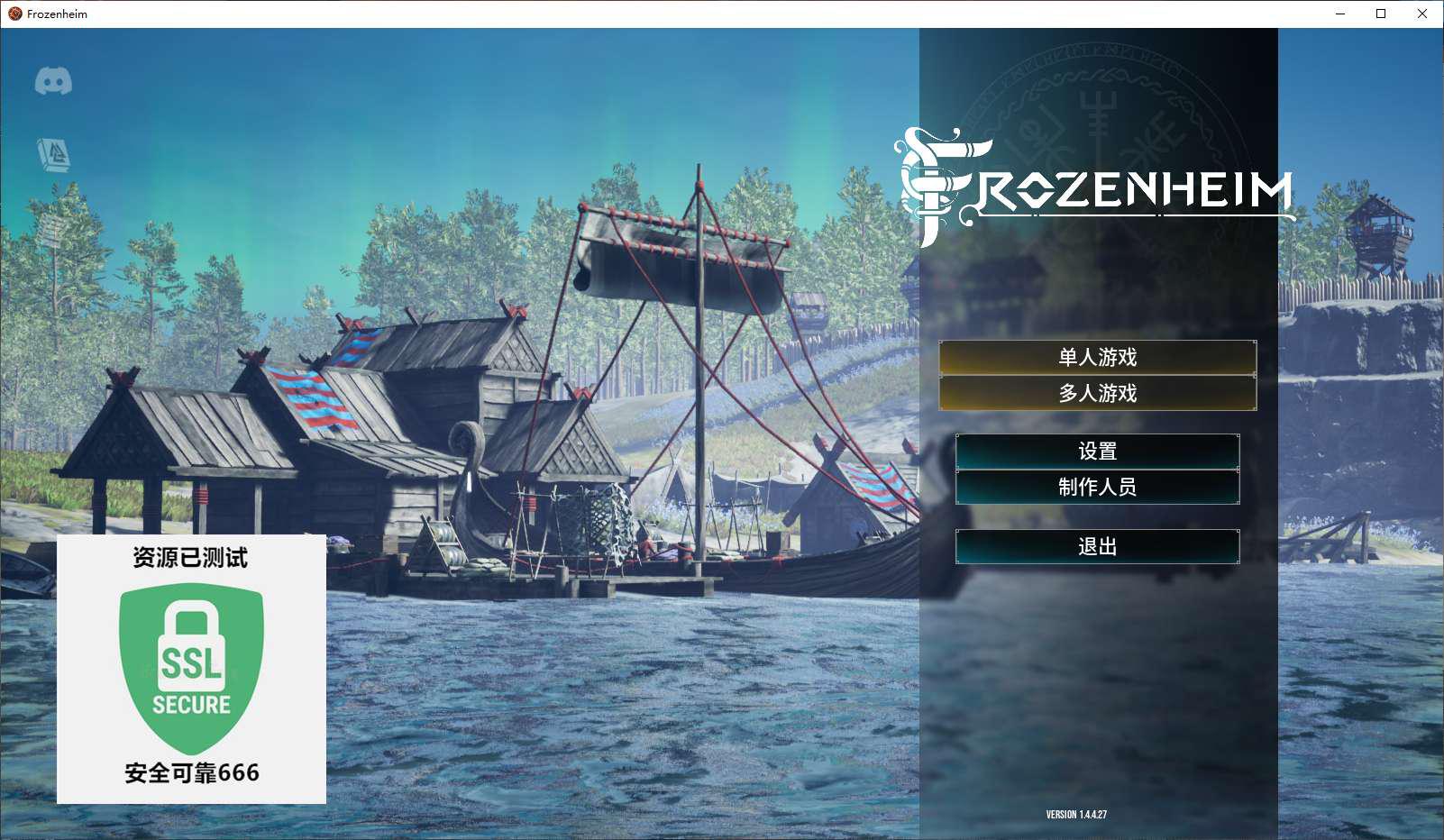Minimize the Frozenheim window
1444x840 pixels.
coord(1340,14)
